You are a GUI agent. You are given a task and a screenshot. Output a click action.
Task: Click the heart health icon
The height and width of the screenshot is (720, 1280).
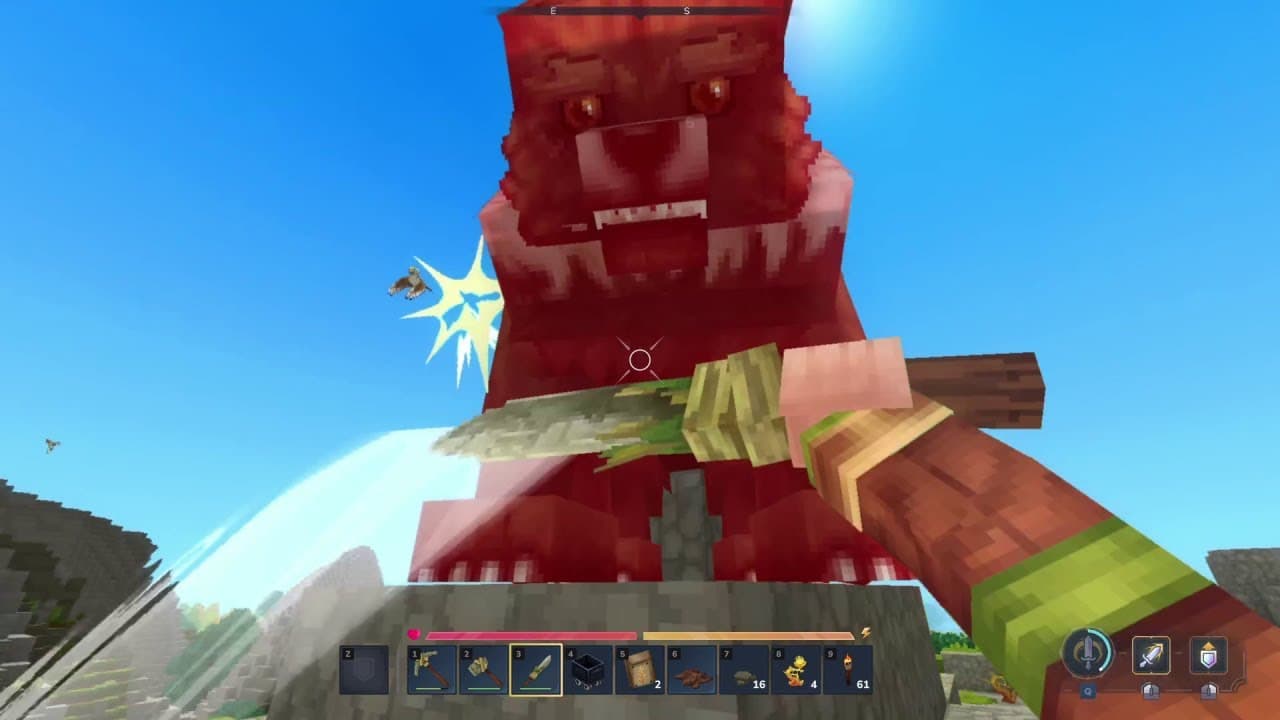(x=413, y=633)
